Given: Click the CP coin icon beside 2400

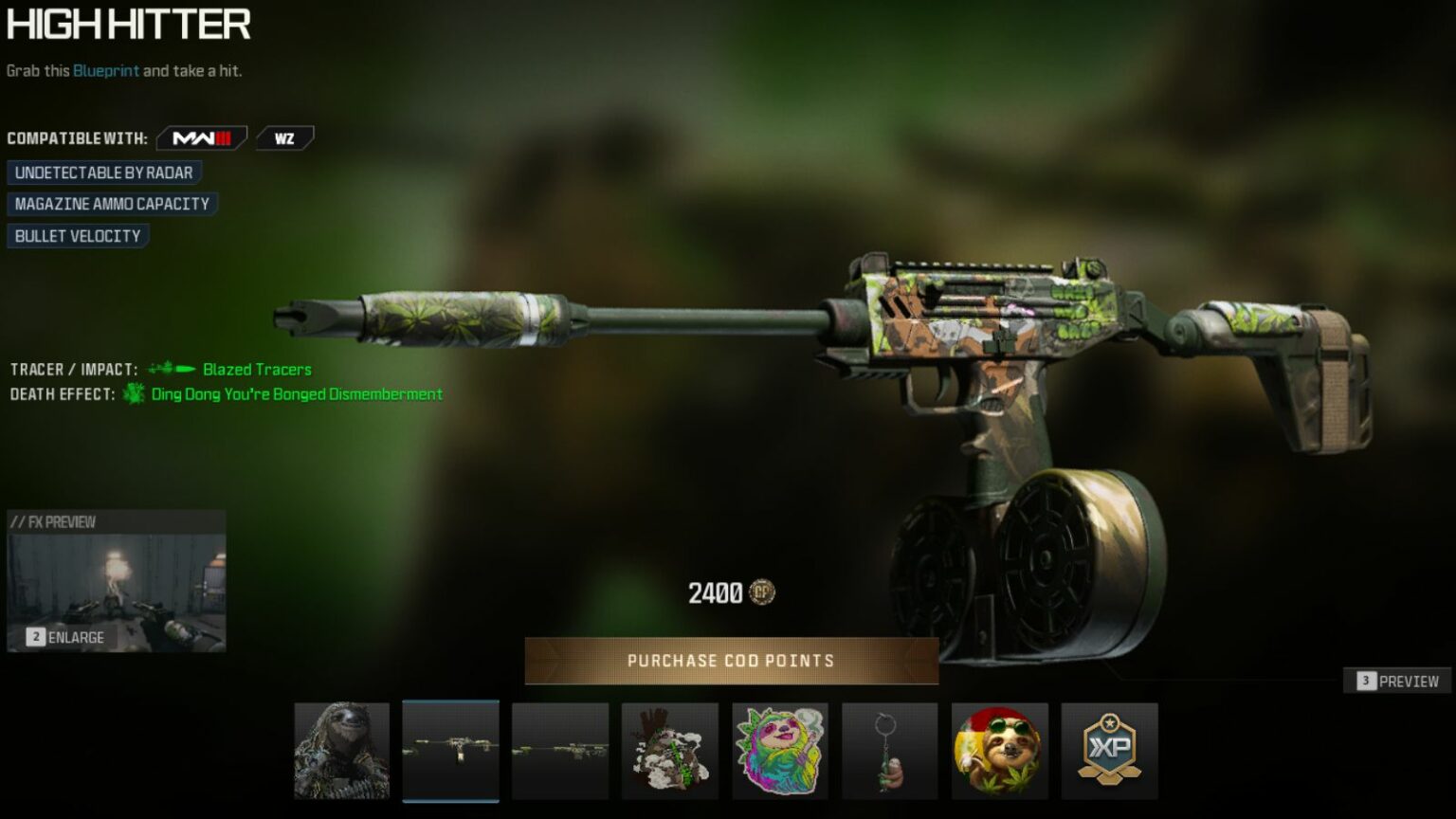Looking at the screenshot, I should coord(761,593).
